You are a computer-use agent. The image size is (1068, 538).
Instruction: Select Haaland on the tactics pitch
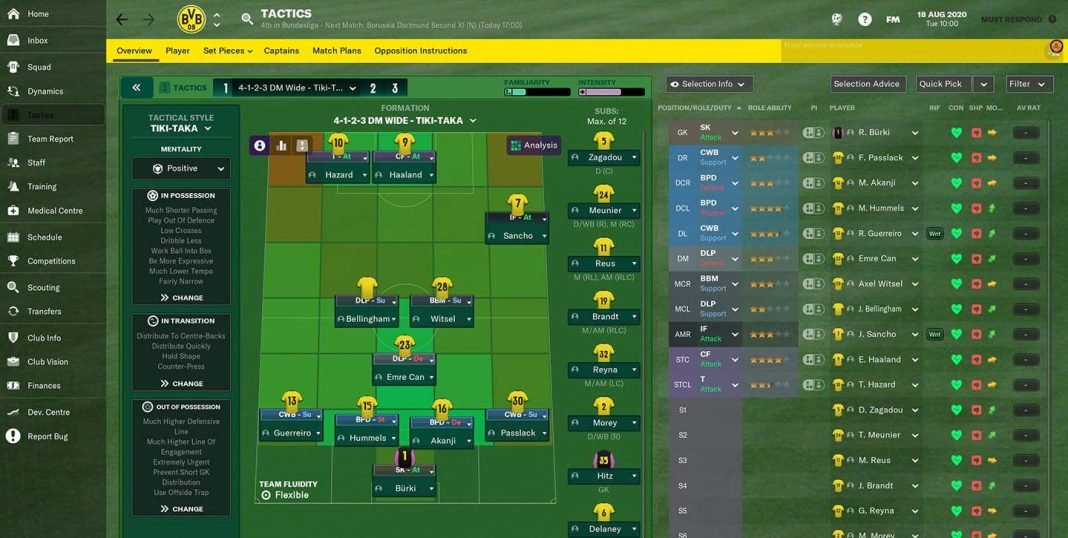[x=404, y=174]
